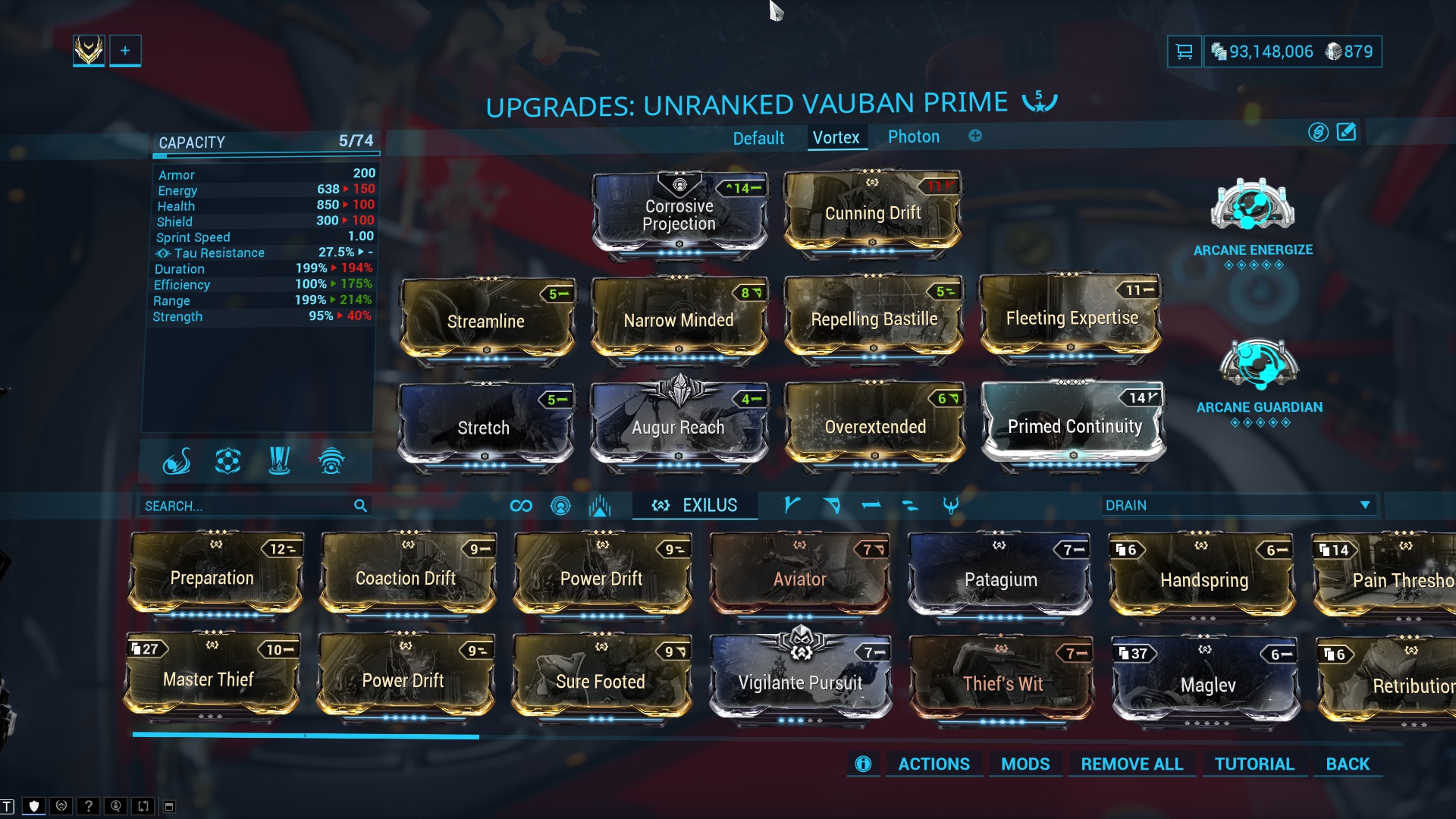Screen dimensions: 1456x819
Task: Select the Corrosive Projection aura mod
Action: [679, 214]
